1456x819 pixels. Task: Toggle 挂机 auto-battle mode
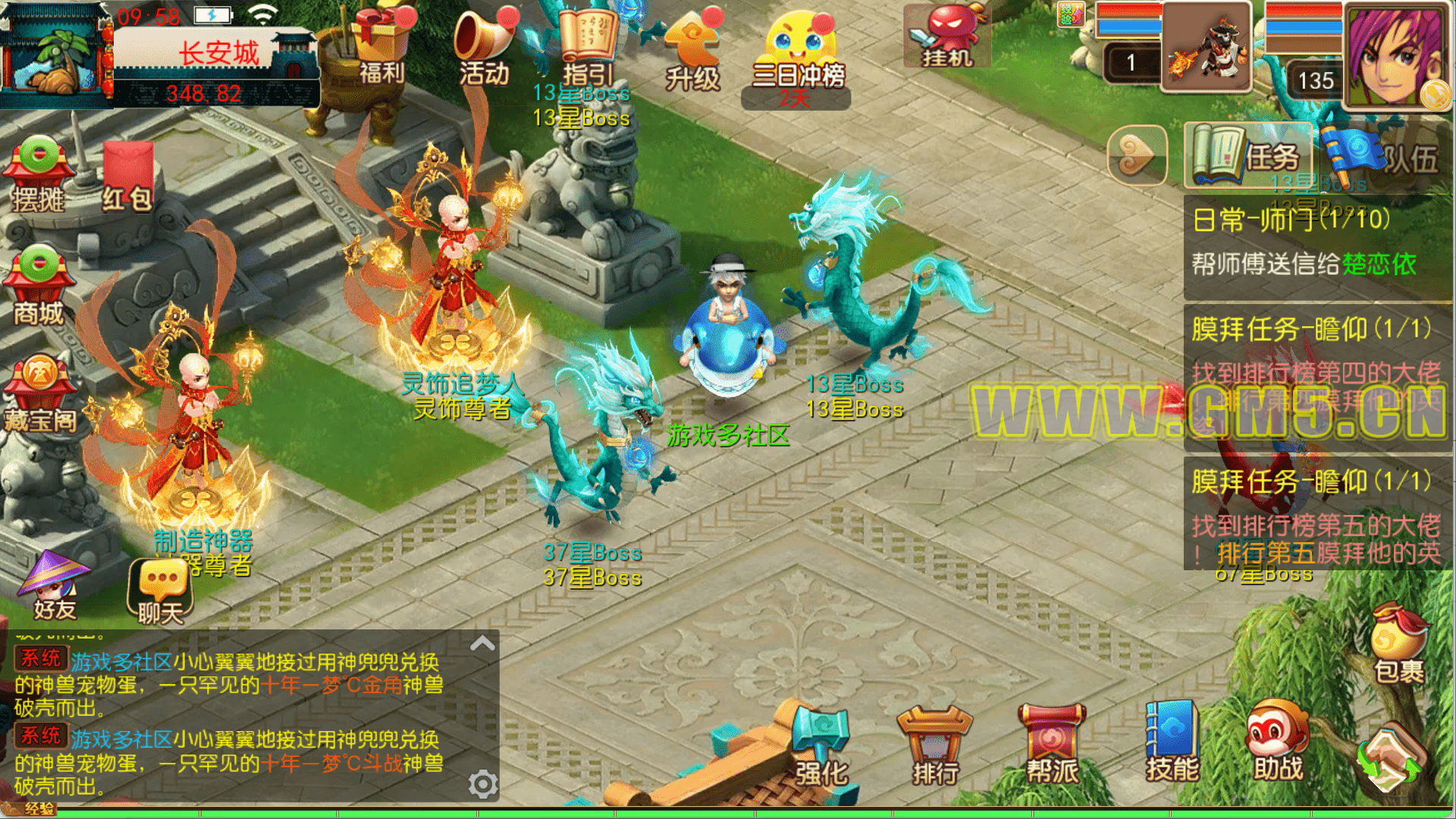click(x=946, y=36)
